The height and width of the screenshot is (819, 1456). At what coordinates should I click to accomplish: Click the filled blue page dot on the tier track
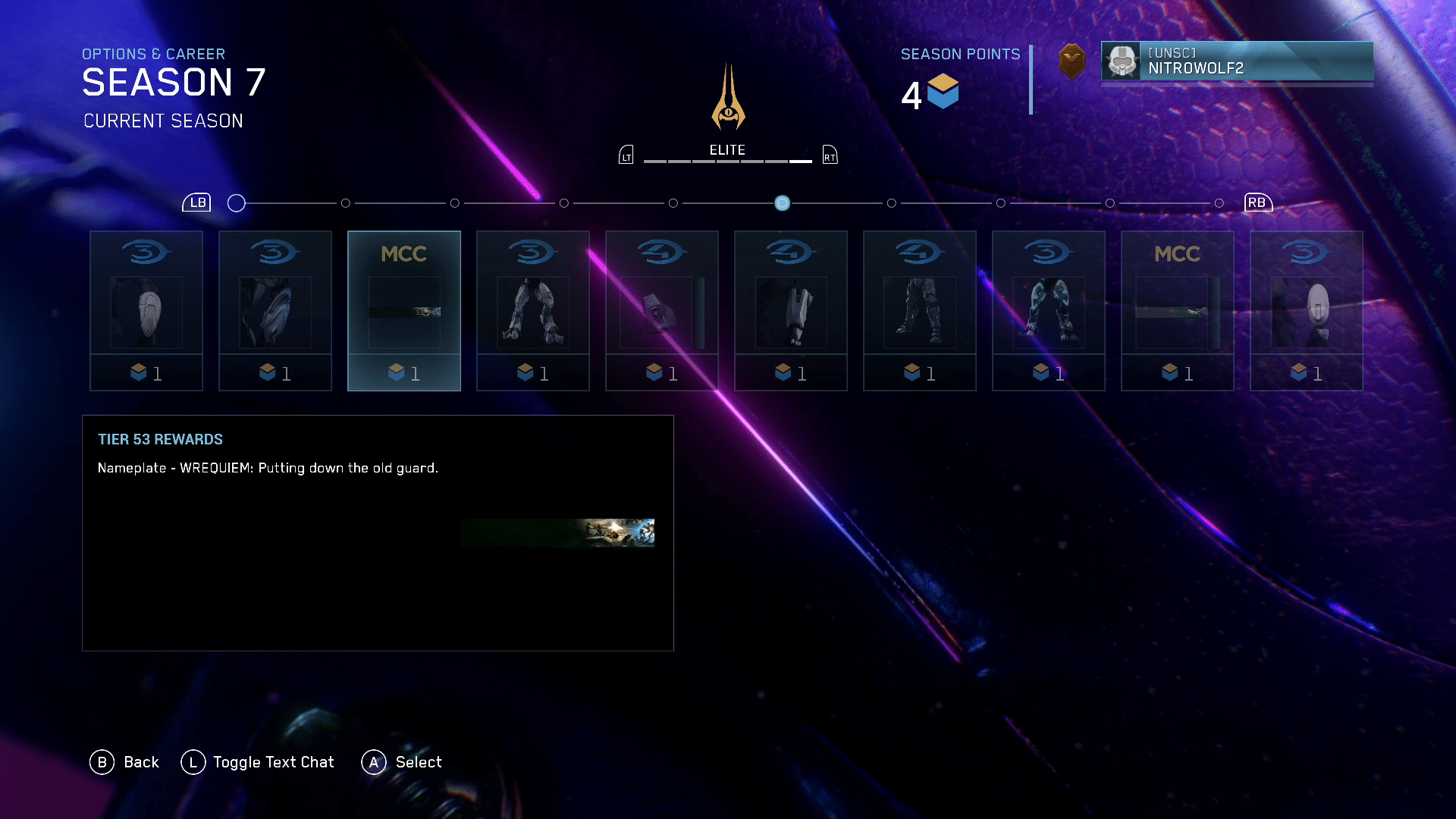click(782, 203)
